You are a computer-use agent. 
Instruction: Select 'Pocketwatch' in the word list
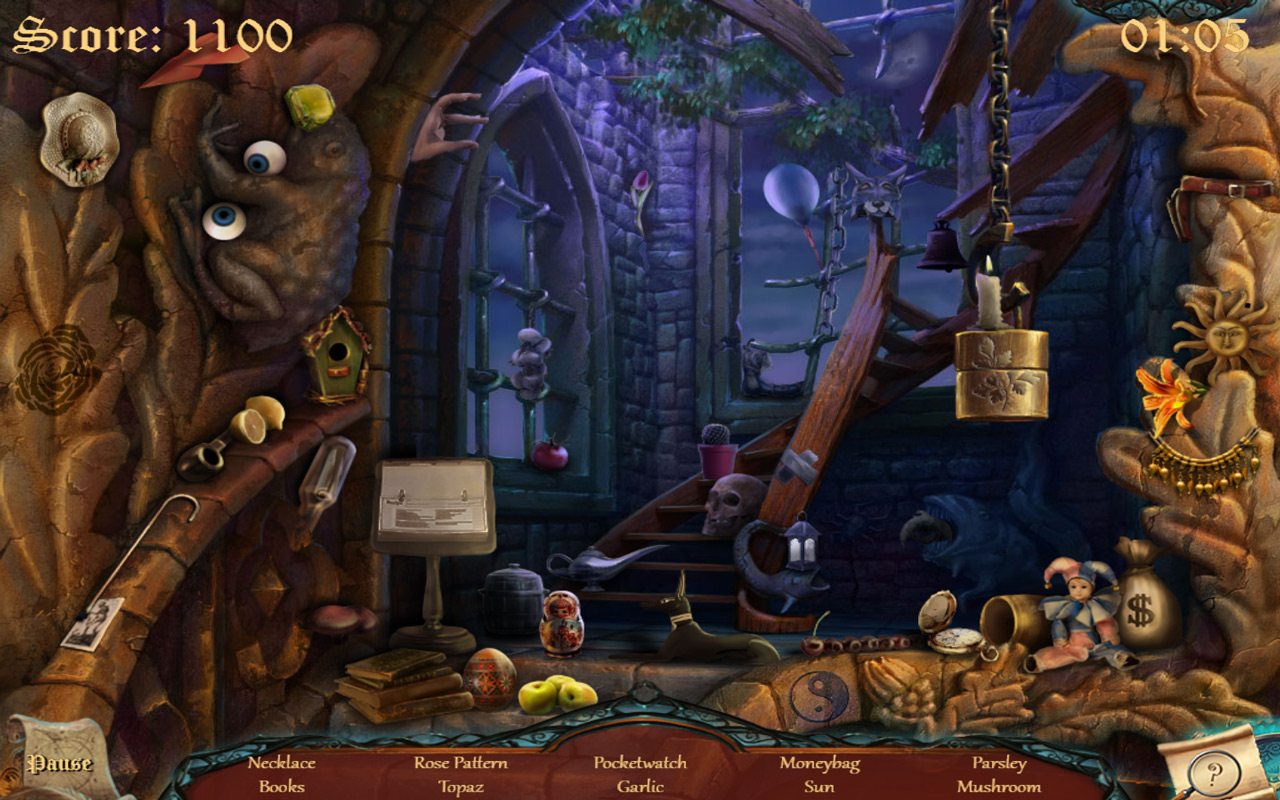click(x=640, y=761)
